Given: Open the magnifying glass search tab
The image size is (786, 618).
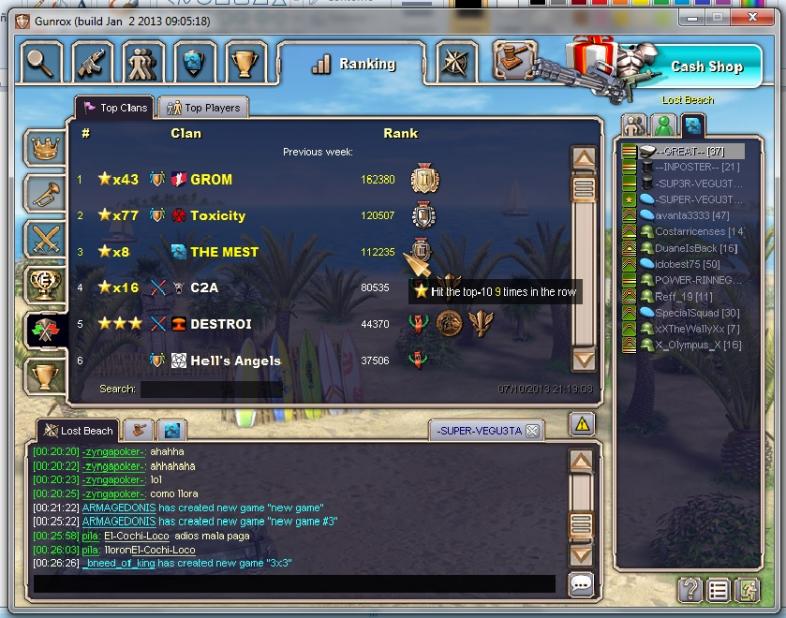Looking at the screenshot, I should coord(41,62).
